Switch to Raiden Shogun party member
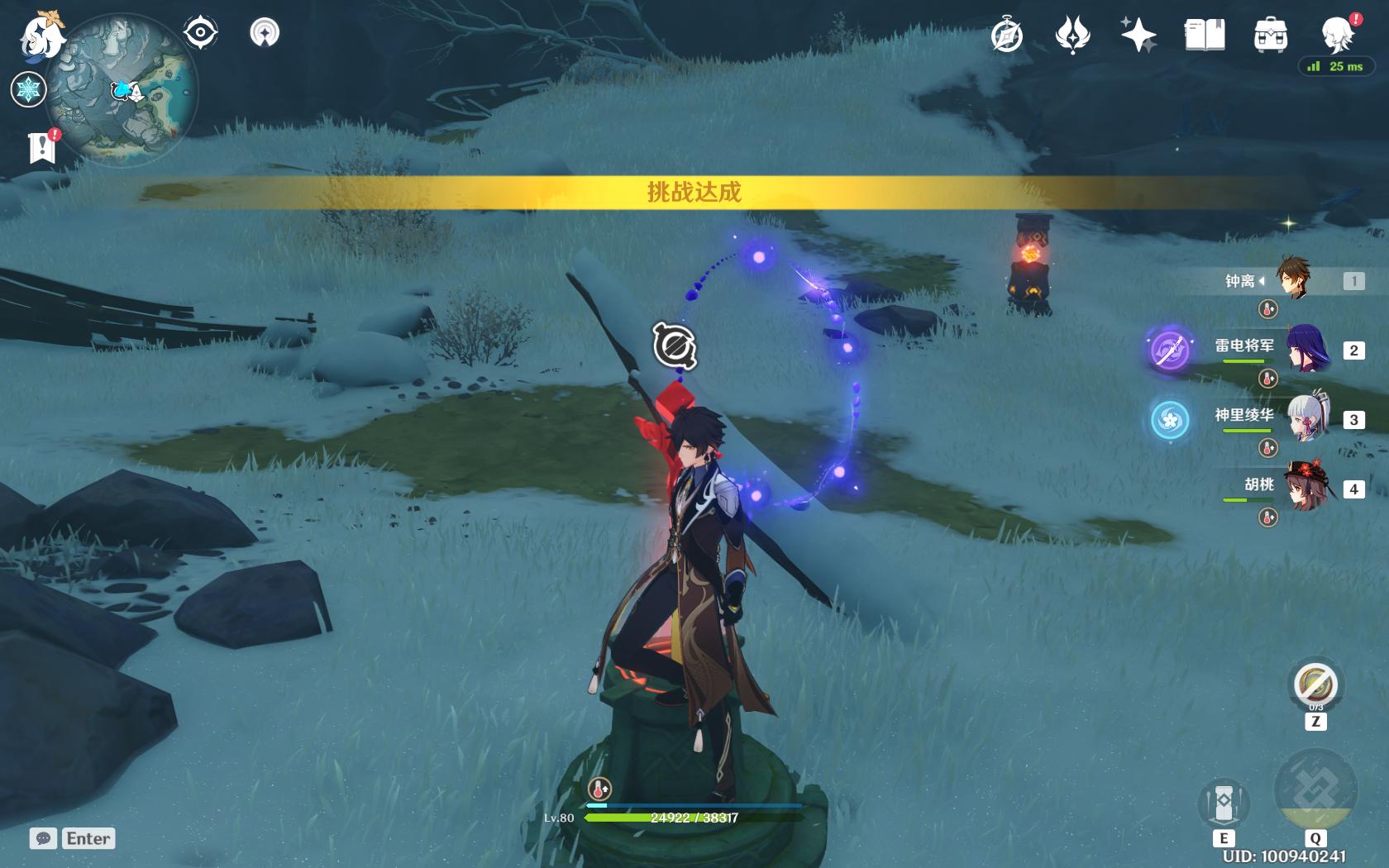Image resolution: width=1389 pixels, height=868 pixels. (1306, 350)
